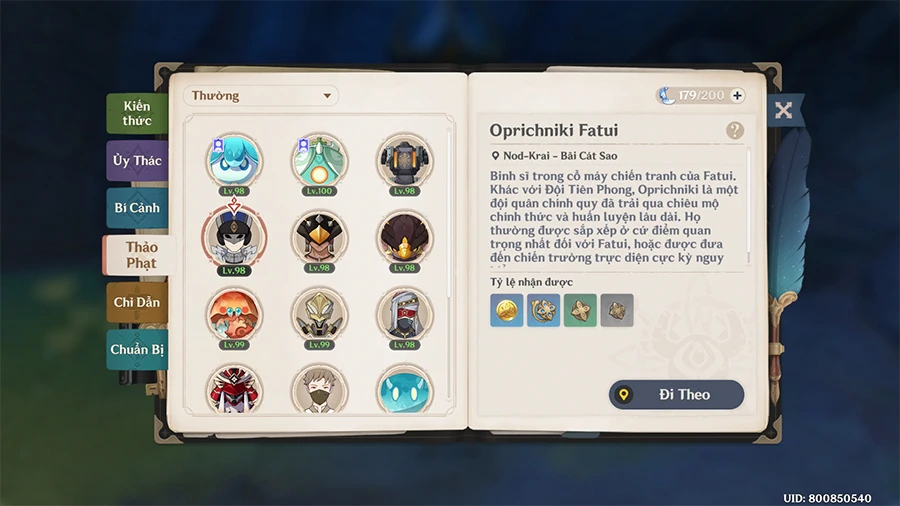Pick the orange crab enemy at Lv.99
The height and width of the screenshot is (506, 900).
point(234,315)
